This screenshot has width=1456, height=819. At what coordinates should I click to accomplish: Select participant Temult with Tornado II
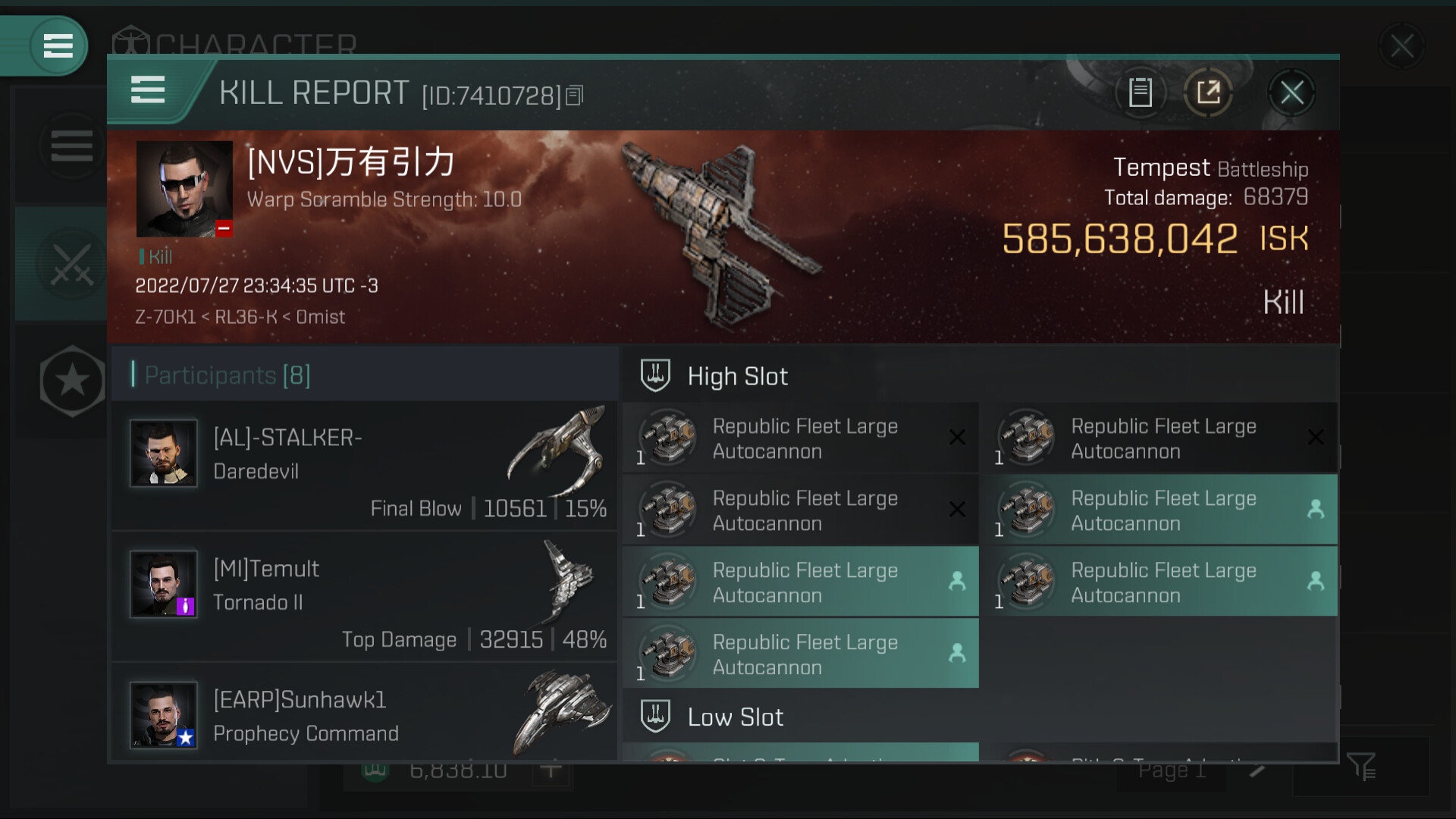click(x=364, y=597)
